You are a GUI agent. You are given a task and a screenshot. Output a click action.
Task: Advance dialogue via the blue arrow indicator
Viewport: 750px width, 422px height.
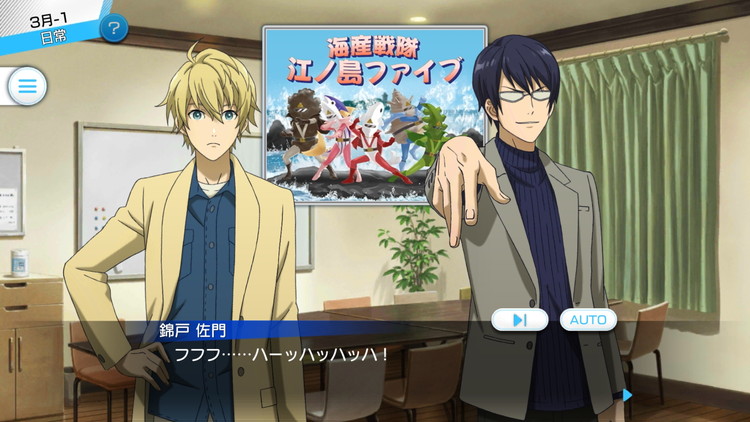coord(627,394)
